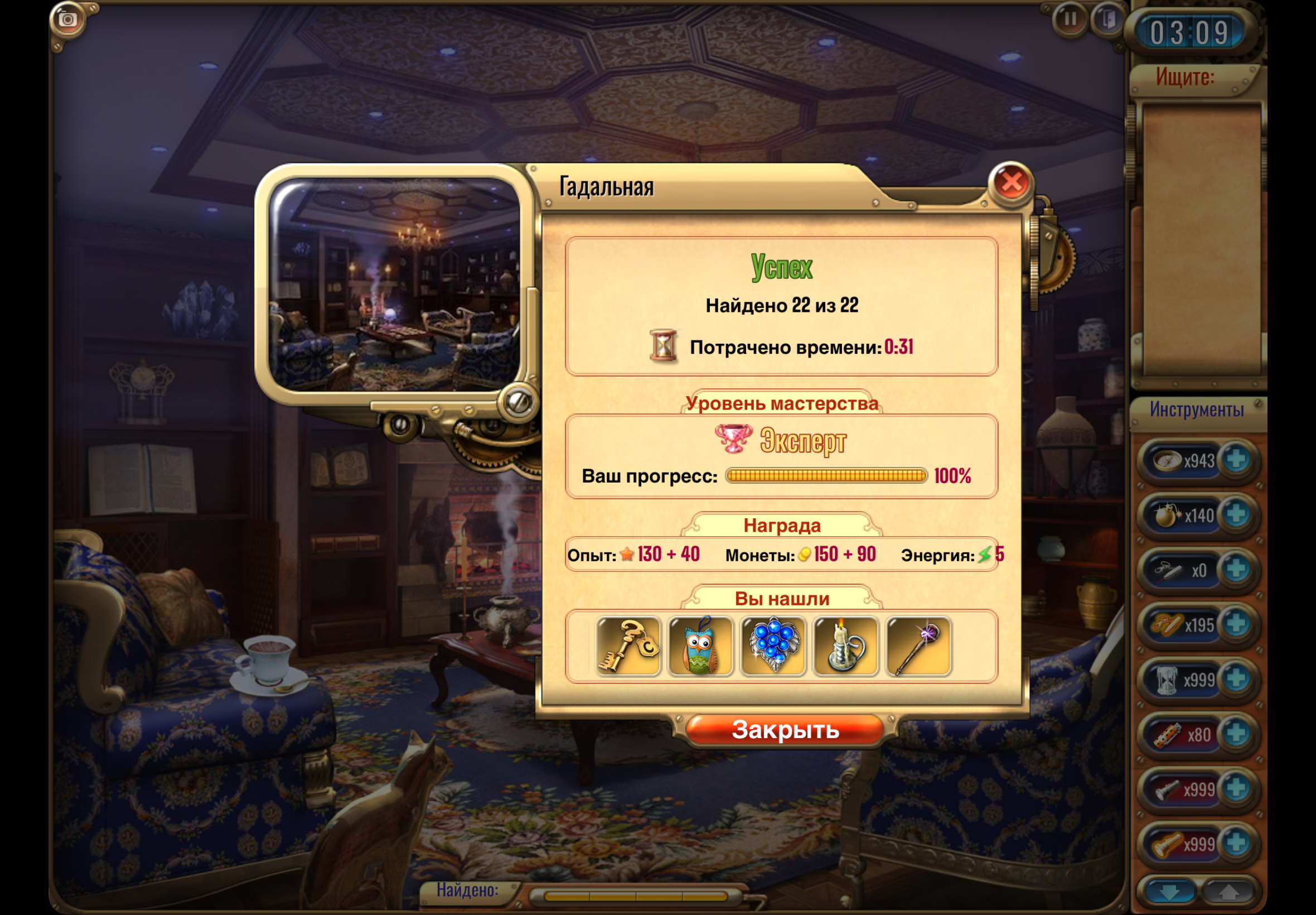Pause the game

click(x=1069, y=20)
